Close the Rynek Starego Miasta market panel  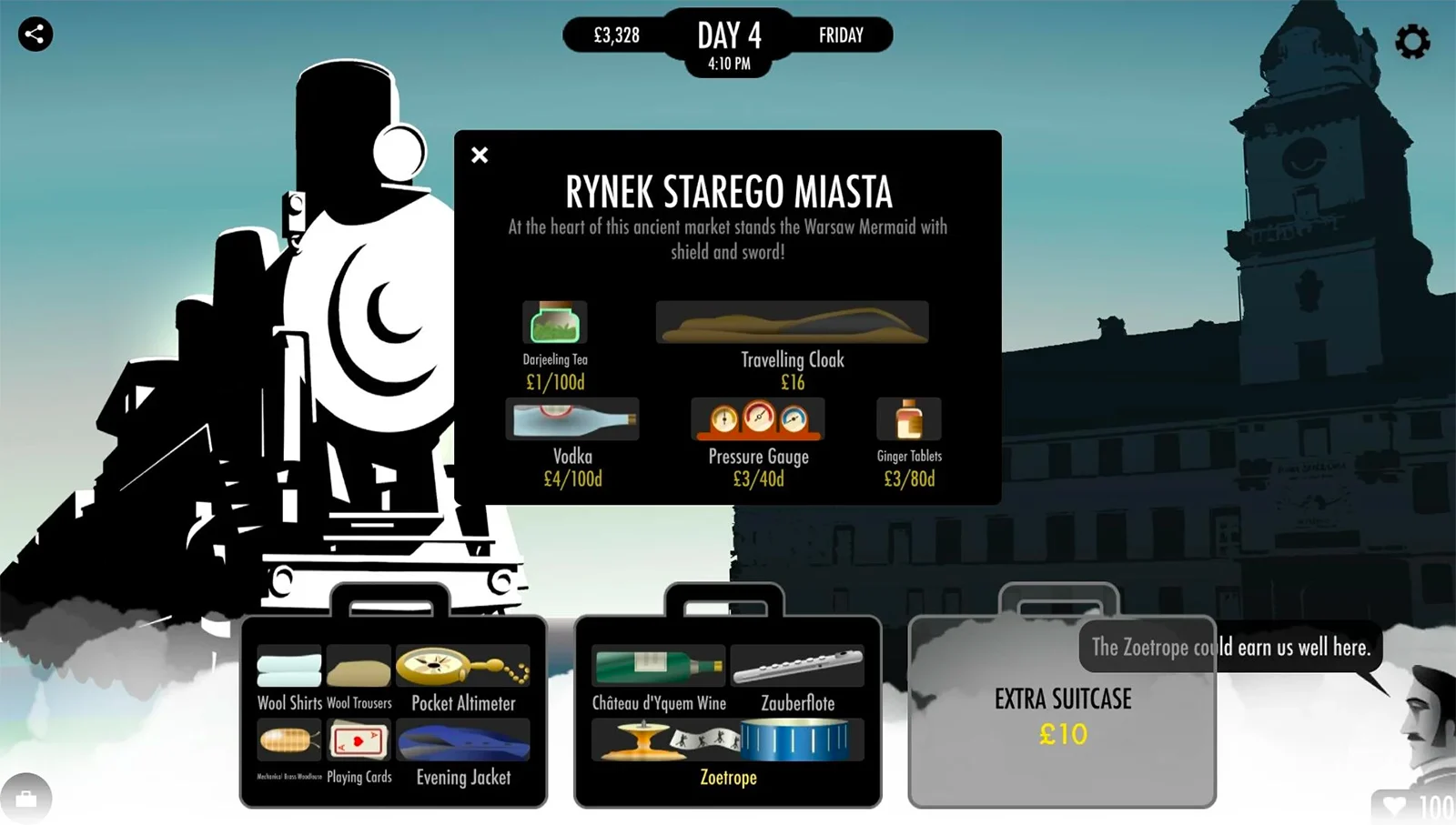click(x=480, y=156)
